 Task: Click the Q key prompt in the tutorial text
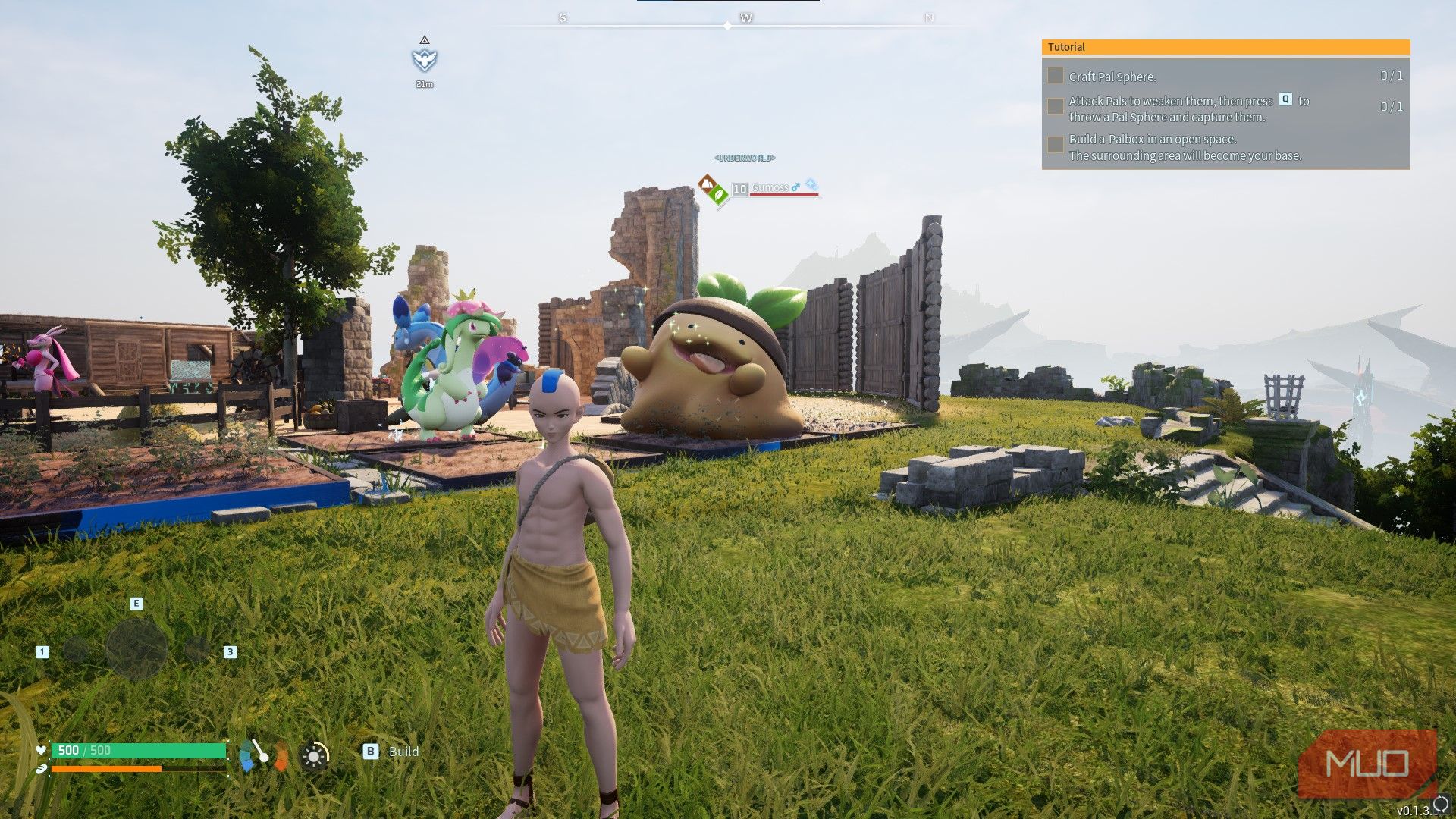coord(1285,100)
